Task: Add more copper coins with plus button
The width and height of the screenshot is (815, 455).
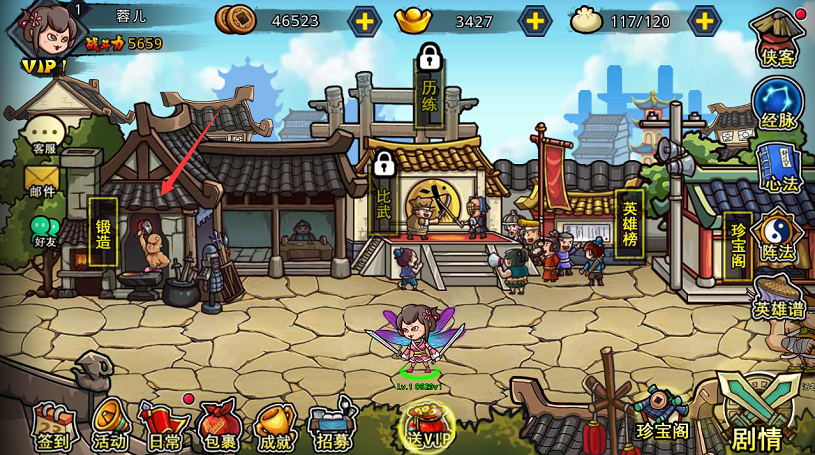Action: point(364,20)
